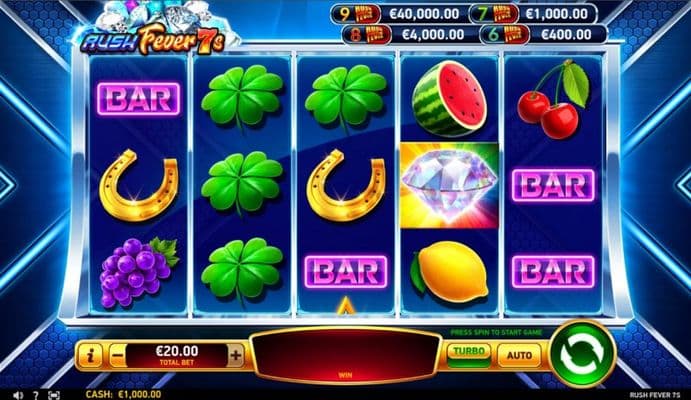The height and width of the screenshot is (400, 691).
Task: Open help with the question mark icon
Action: tap(35, 394)
